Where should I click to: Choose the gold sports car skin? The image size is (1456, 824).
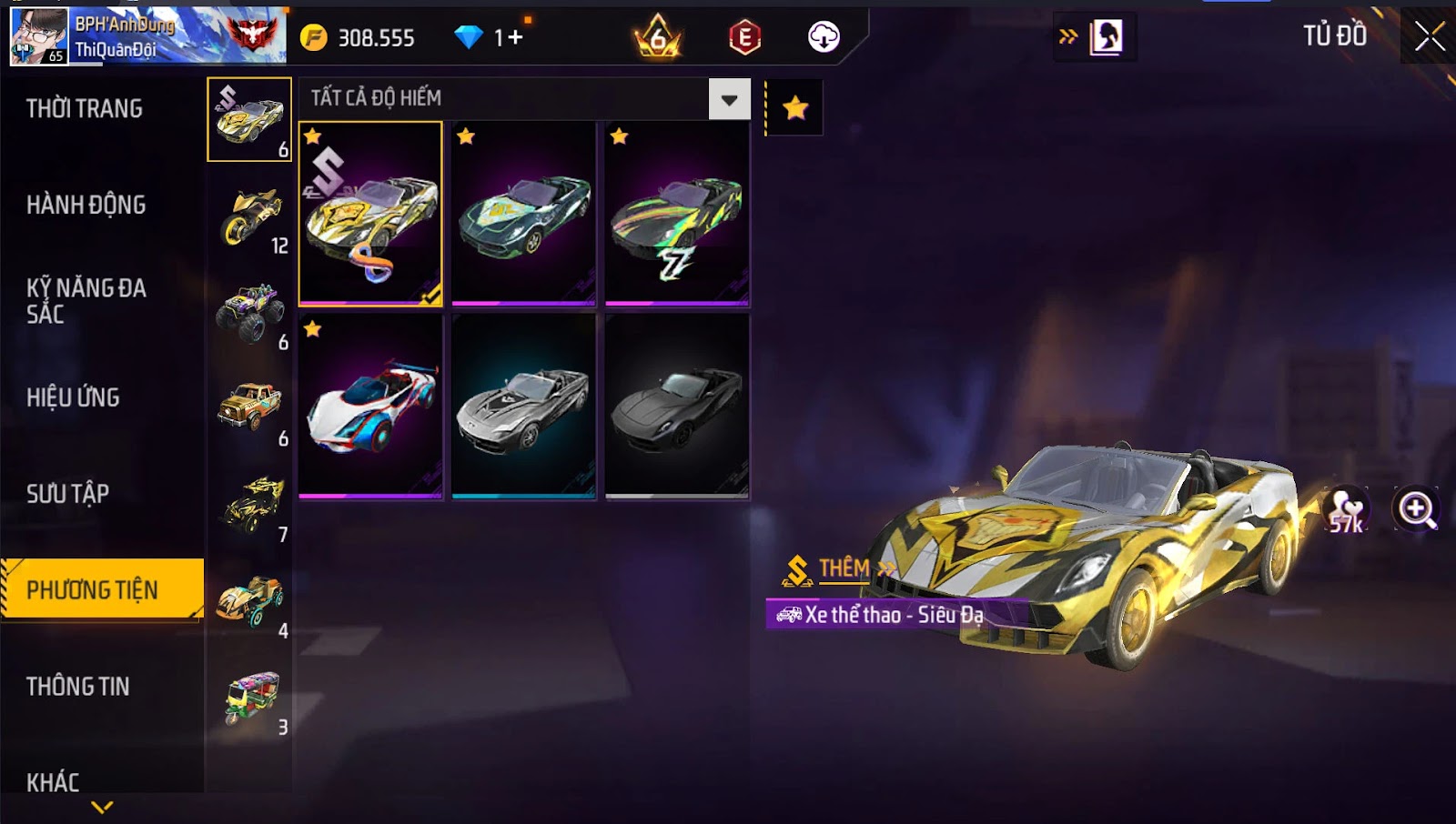pyautogui.click(x=370, y=214)
